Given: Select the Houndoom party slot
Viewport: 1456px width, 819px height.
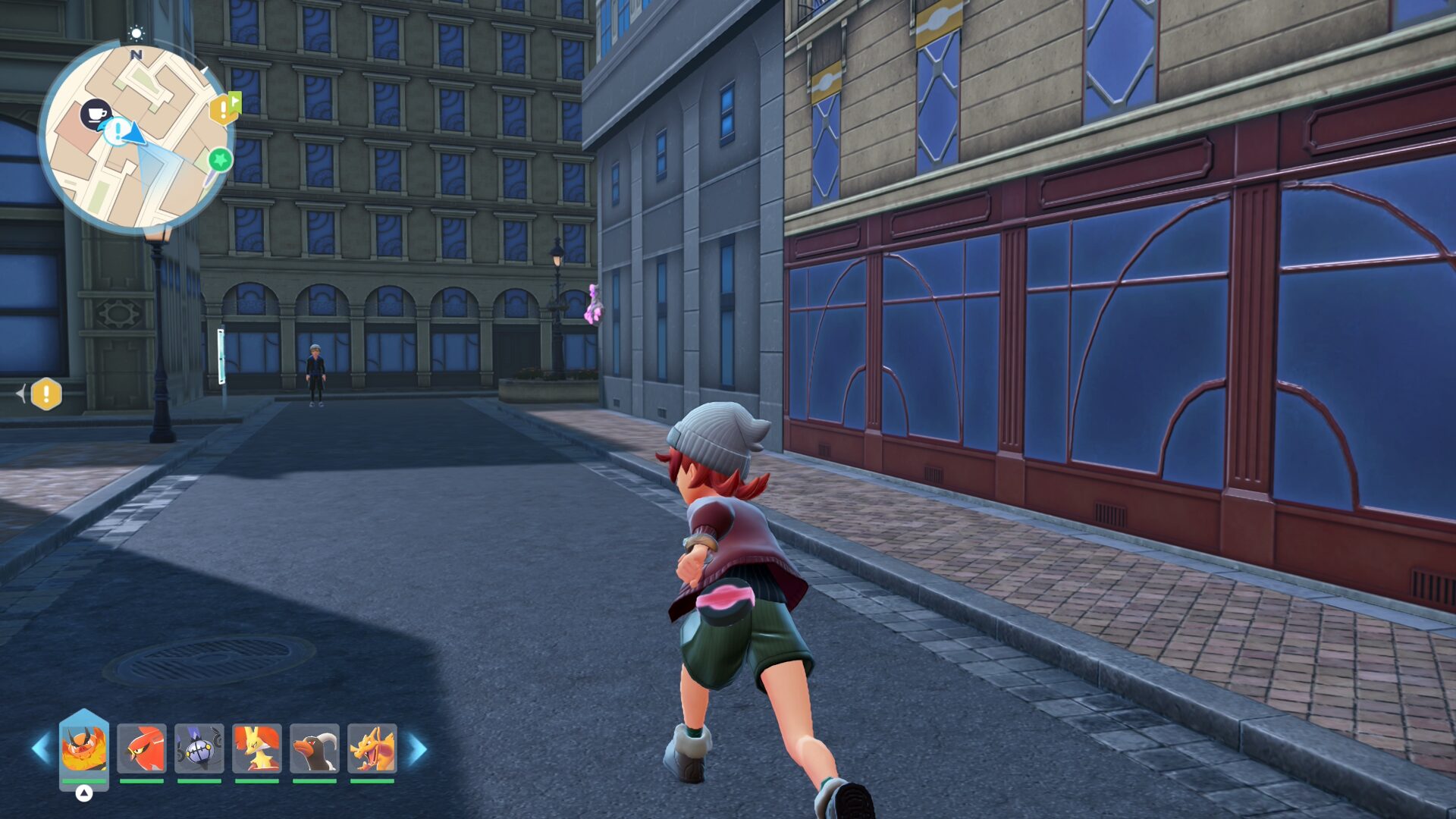Looking at the screenshot, I should 315,748.
